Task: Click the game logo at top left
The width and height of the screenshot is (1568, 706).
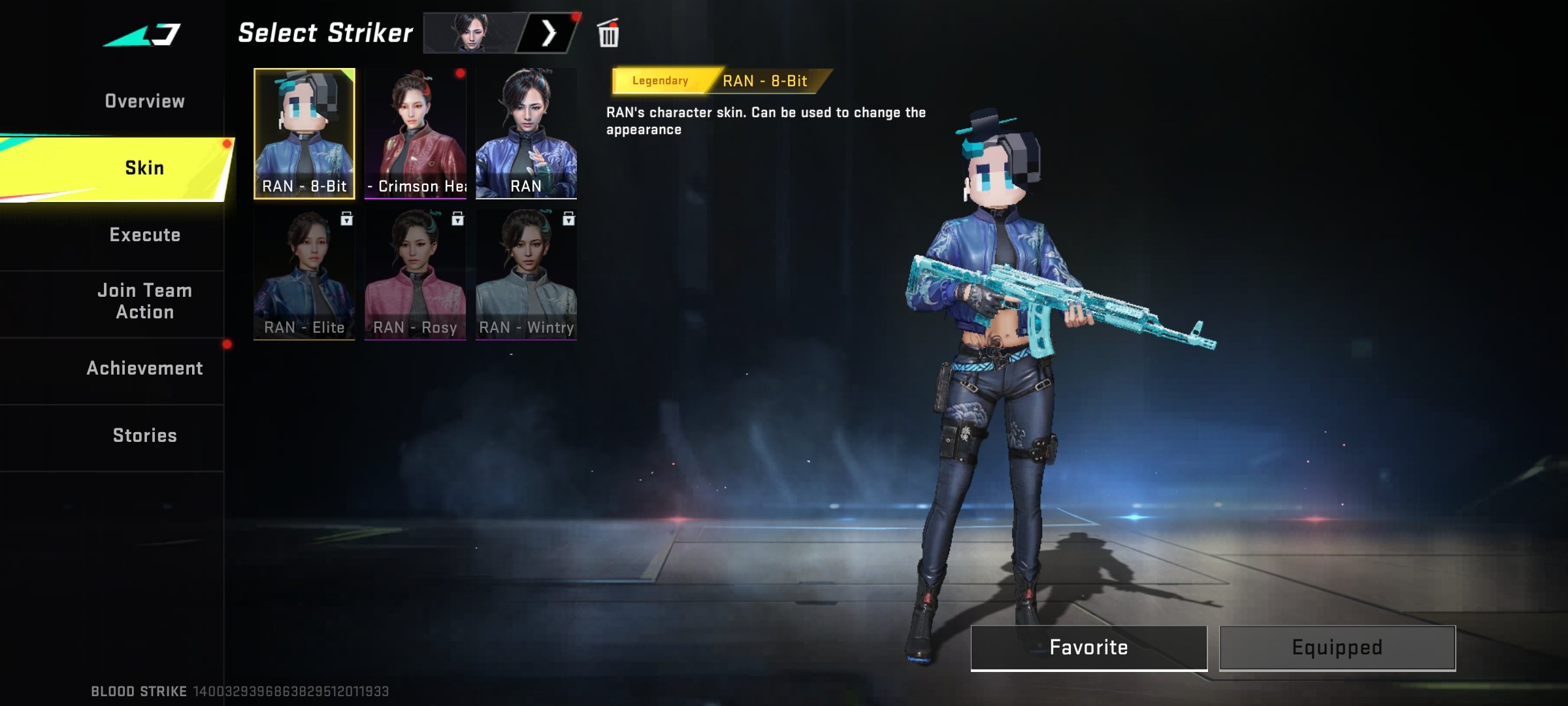Action: (142, 35)
